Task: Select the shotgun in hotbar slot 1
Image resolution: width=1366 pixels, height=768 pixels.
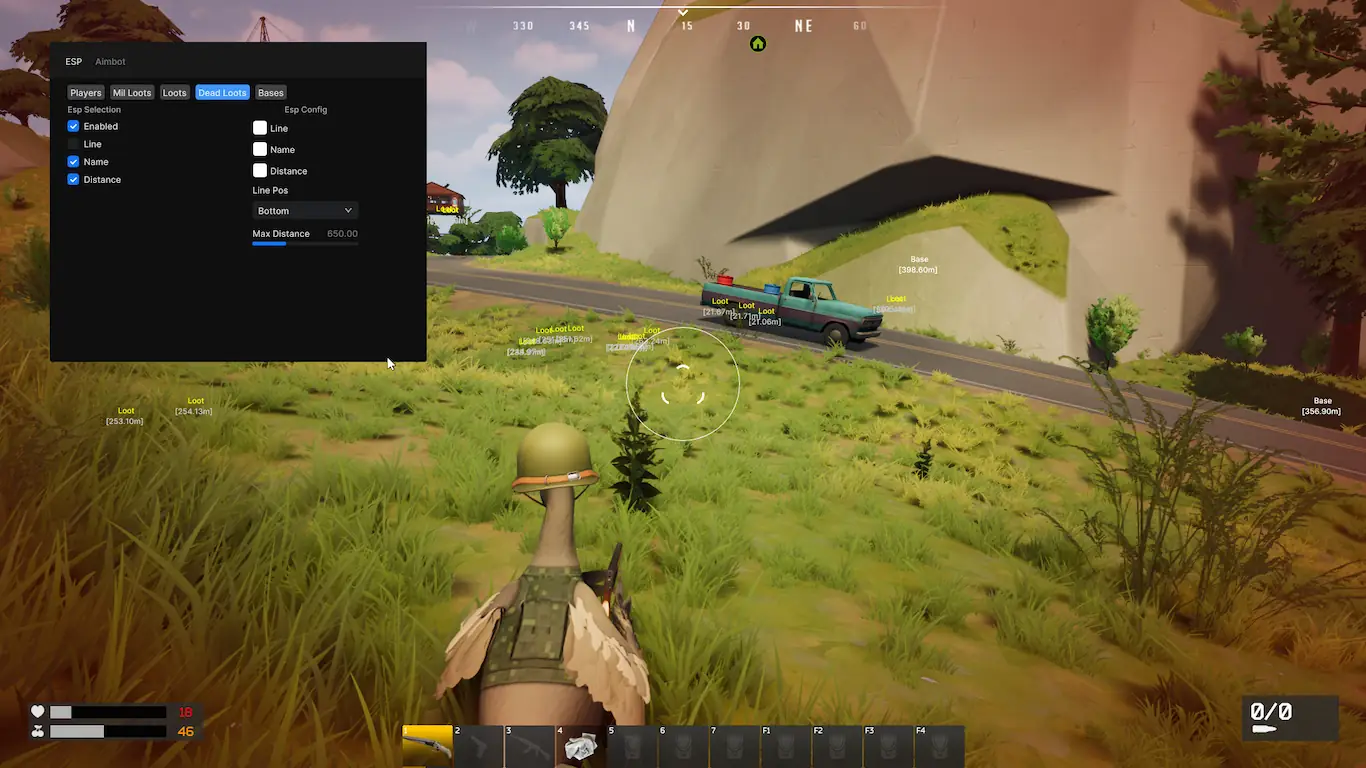Action: click(x=427, y=747)
